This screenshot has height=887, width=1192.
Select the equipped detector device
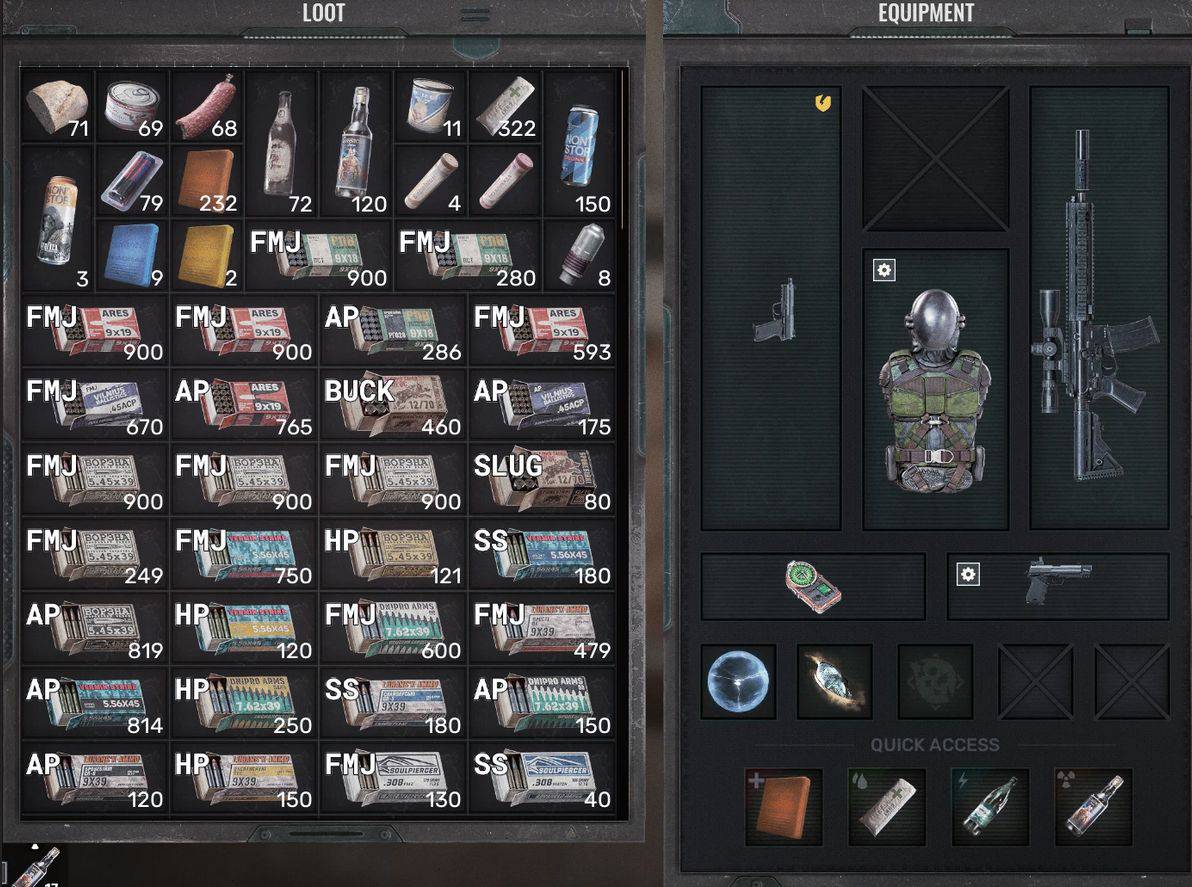coord(813,586)
